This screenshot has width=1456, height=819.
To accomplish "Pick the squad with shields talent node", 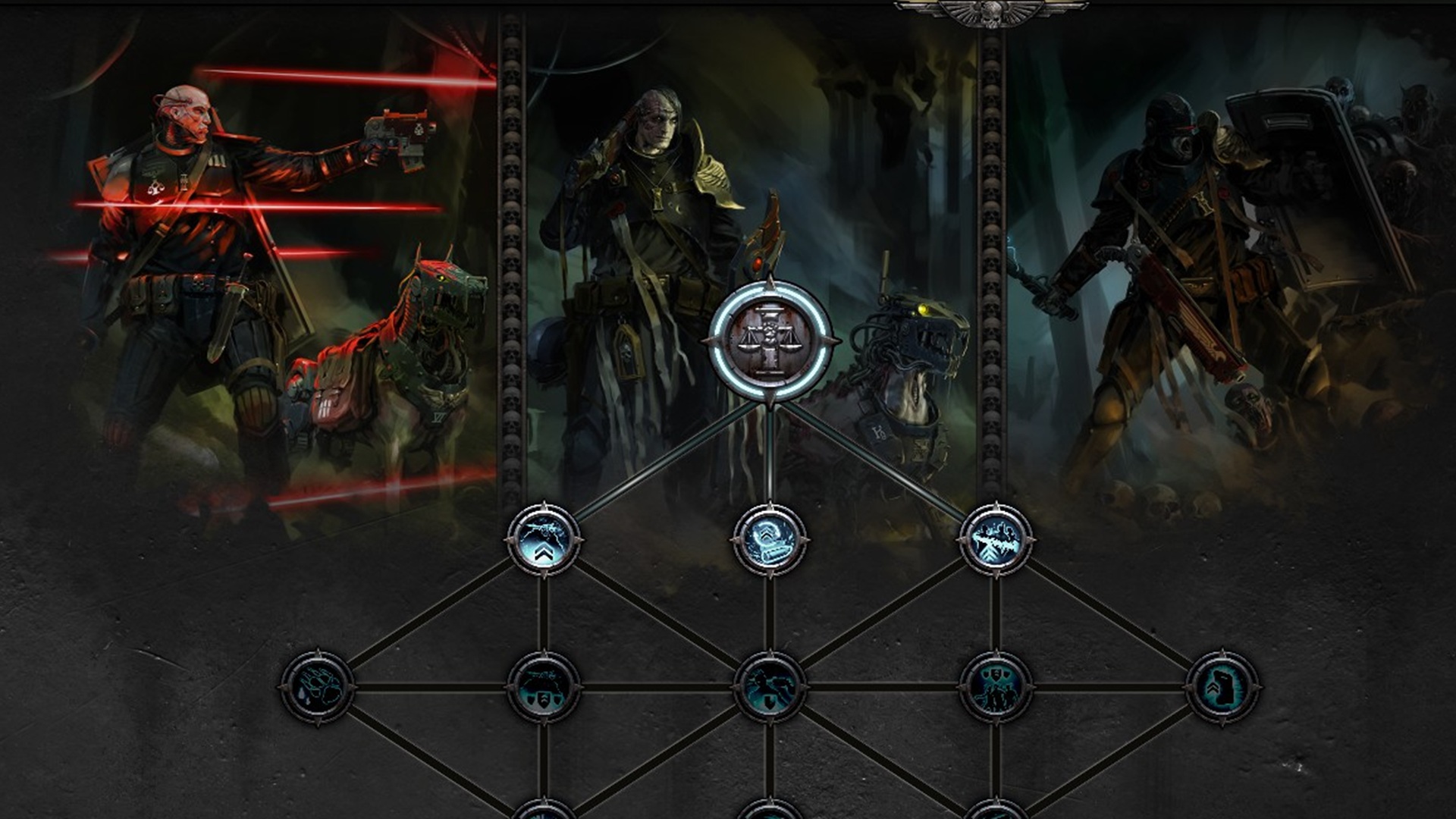I will coord(996,687).
